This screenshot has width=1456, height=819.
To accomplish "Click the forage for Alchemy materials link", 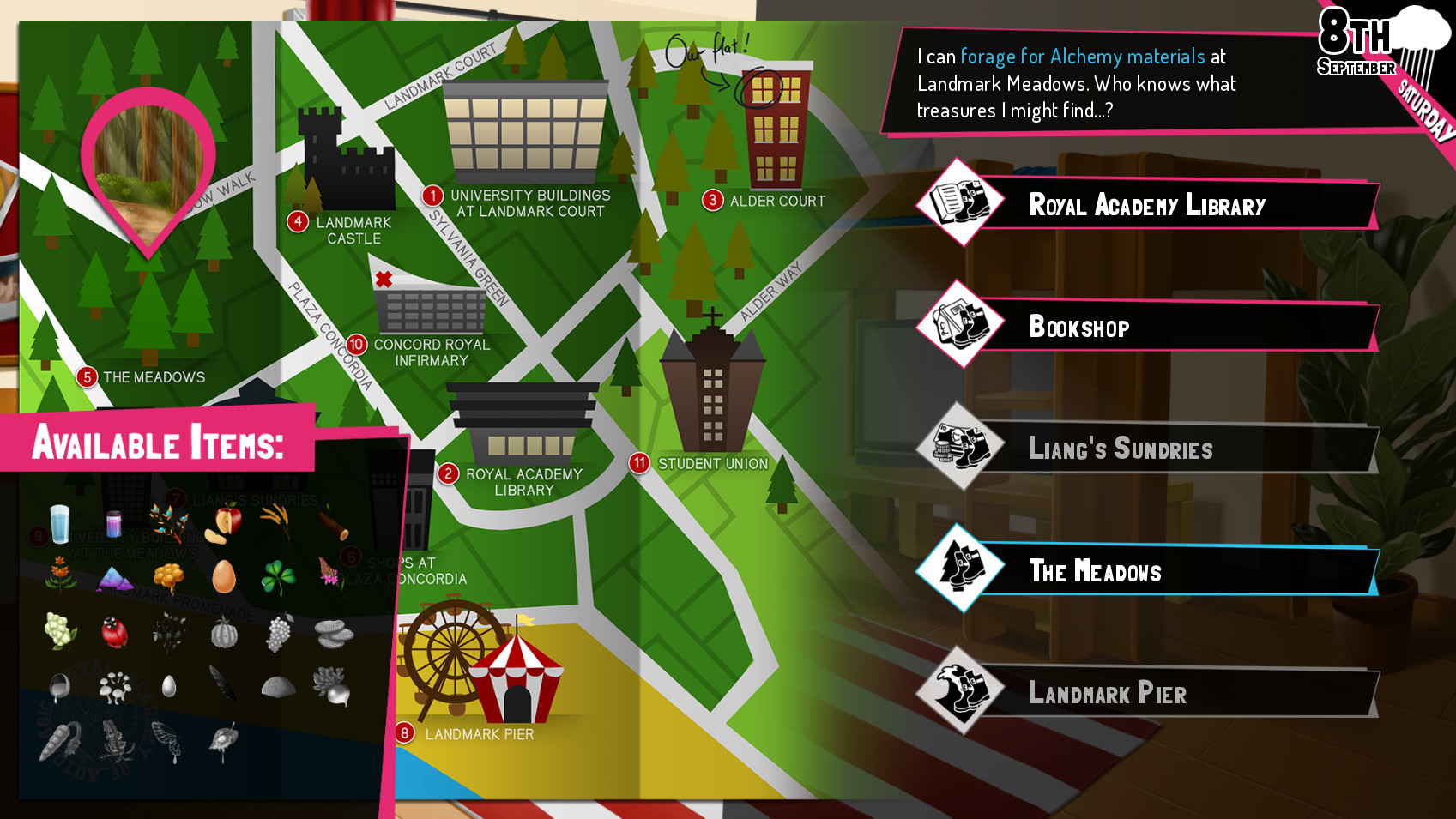I will pos(1081,57).
